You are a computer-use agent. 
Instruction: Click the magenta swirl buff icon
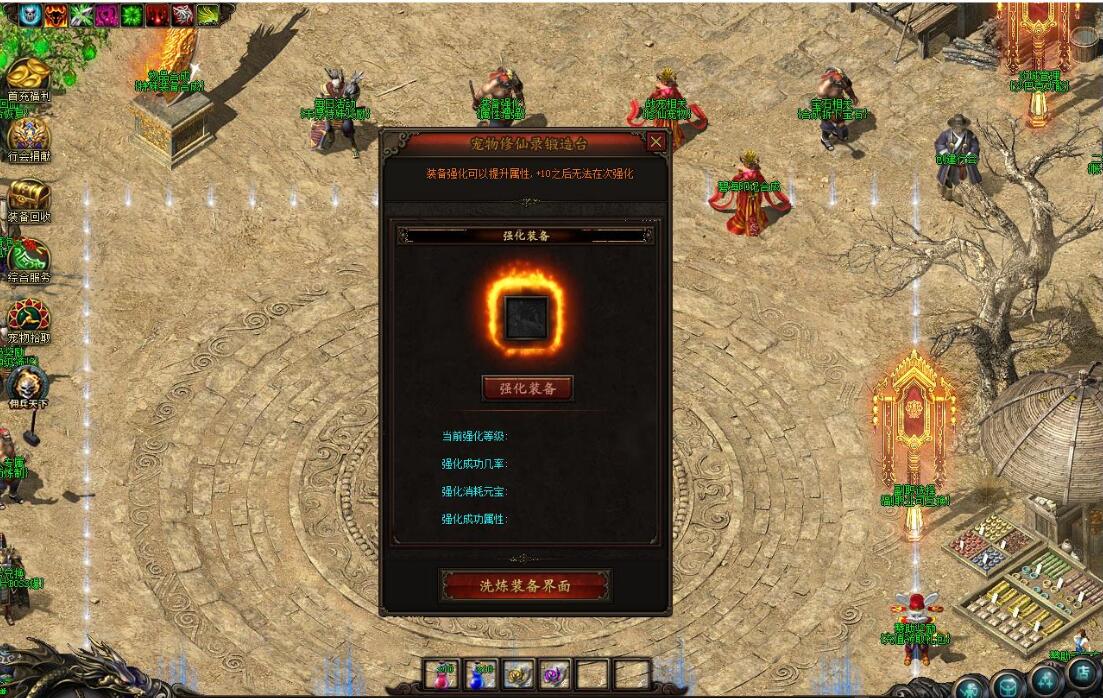click(x=107, y=14)
